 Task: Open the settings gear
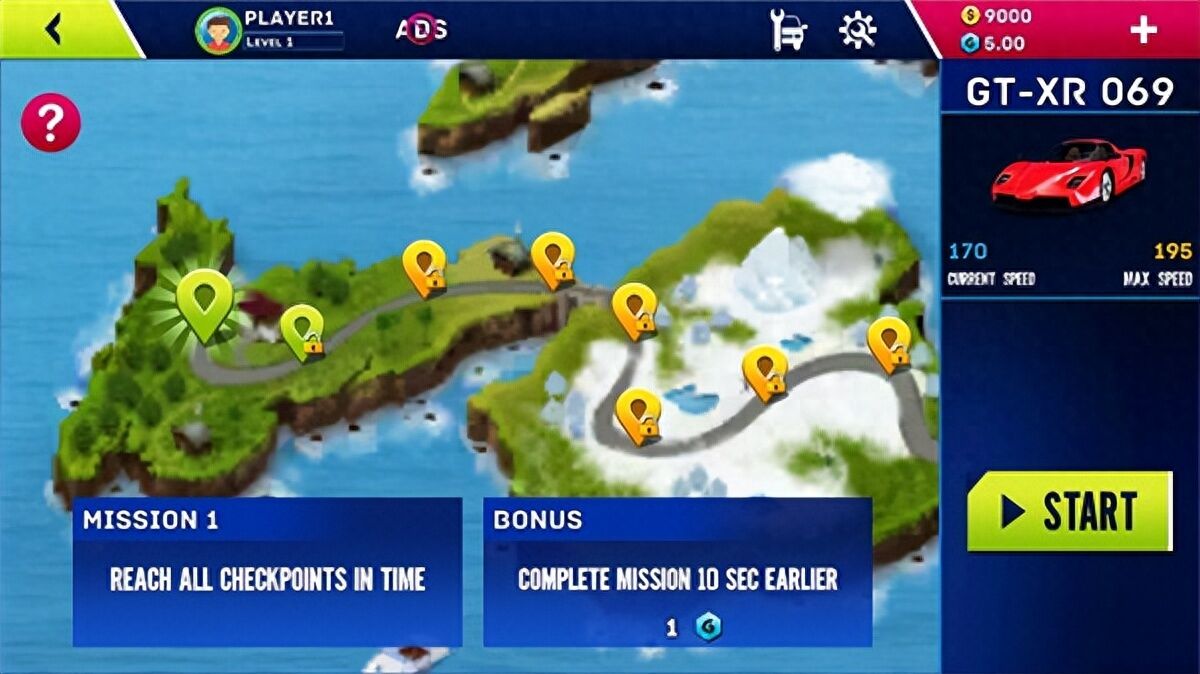pos(857,30)
